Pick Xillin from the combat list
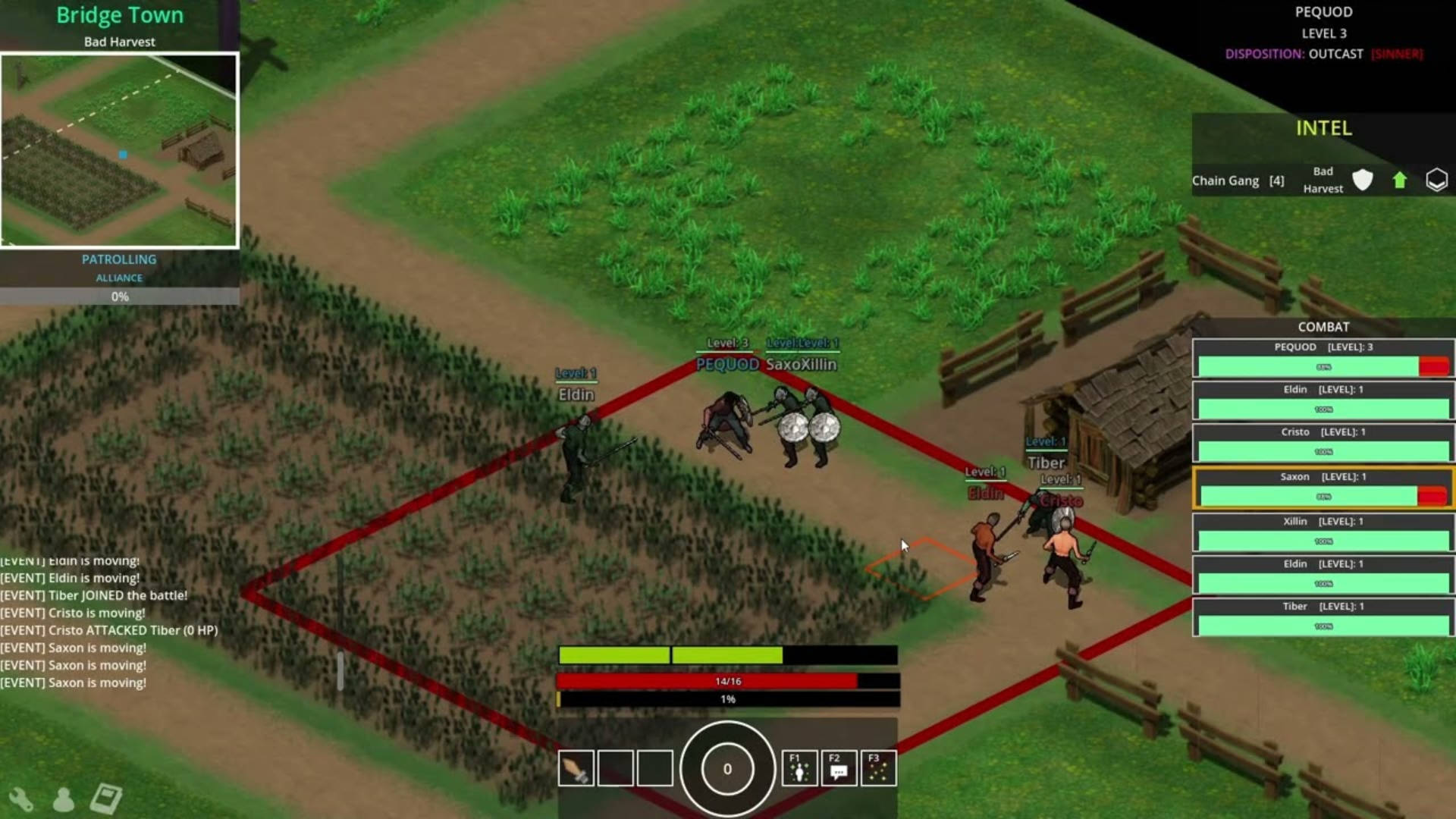1456x819 pixels. [1323, 532]
